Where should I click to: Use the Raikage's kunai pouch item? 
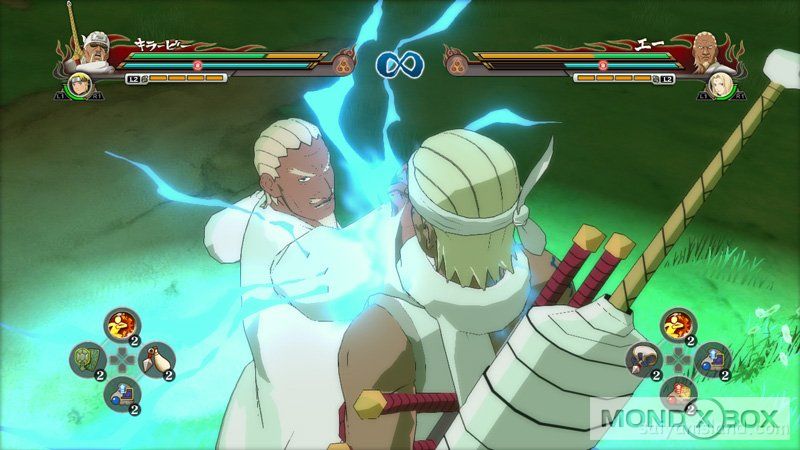coord(642,358)
